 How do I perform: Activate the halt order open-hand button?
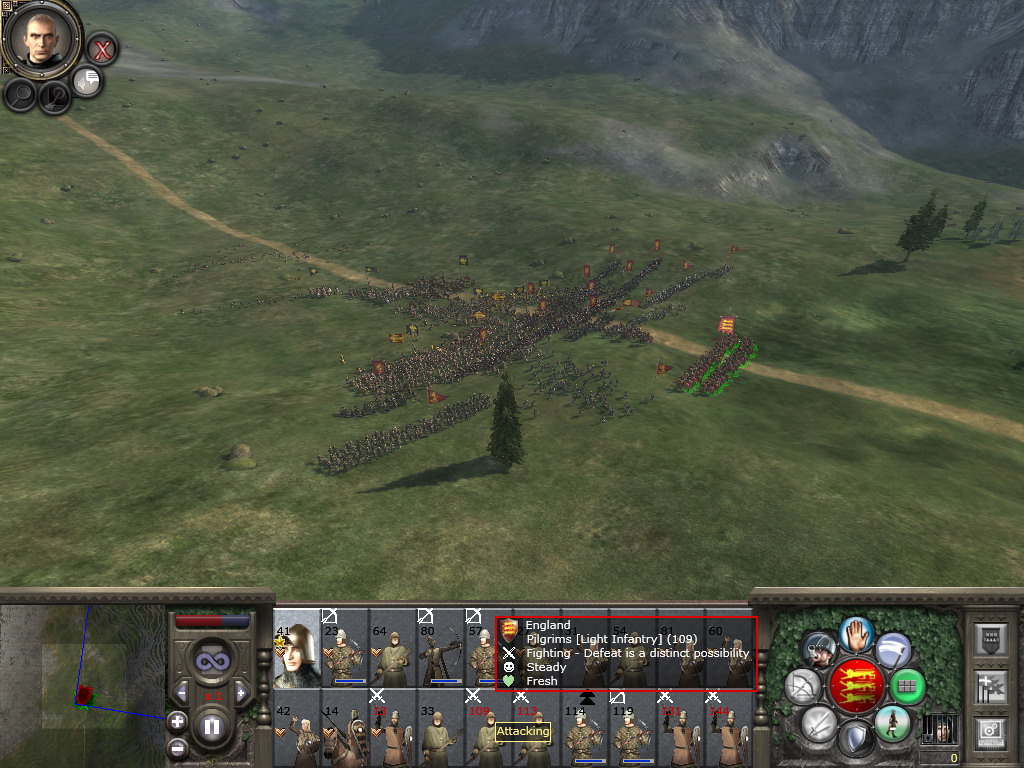(x=854, y=633)
